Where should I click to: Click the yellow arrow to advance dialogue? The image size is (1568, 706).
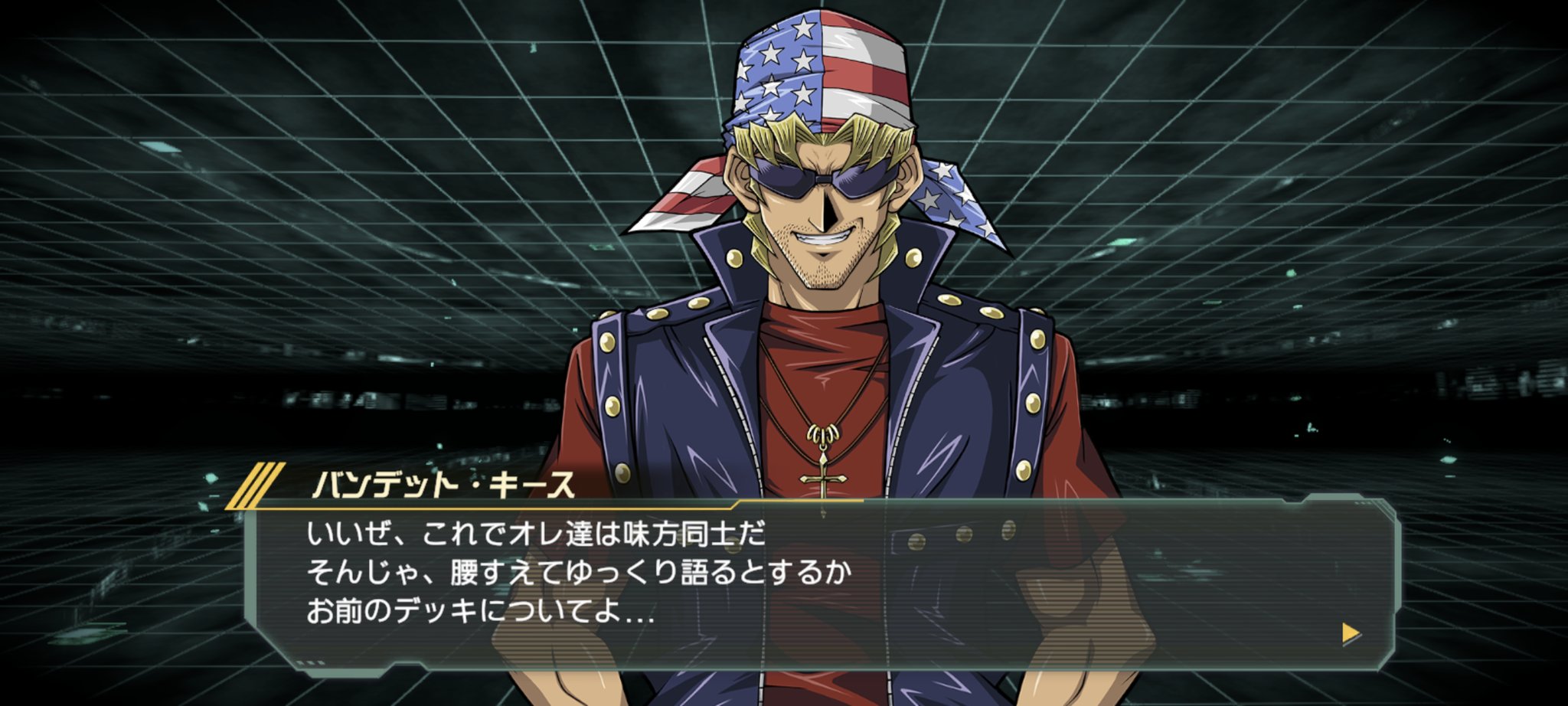[x=1351, y=633]
